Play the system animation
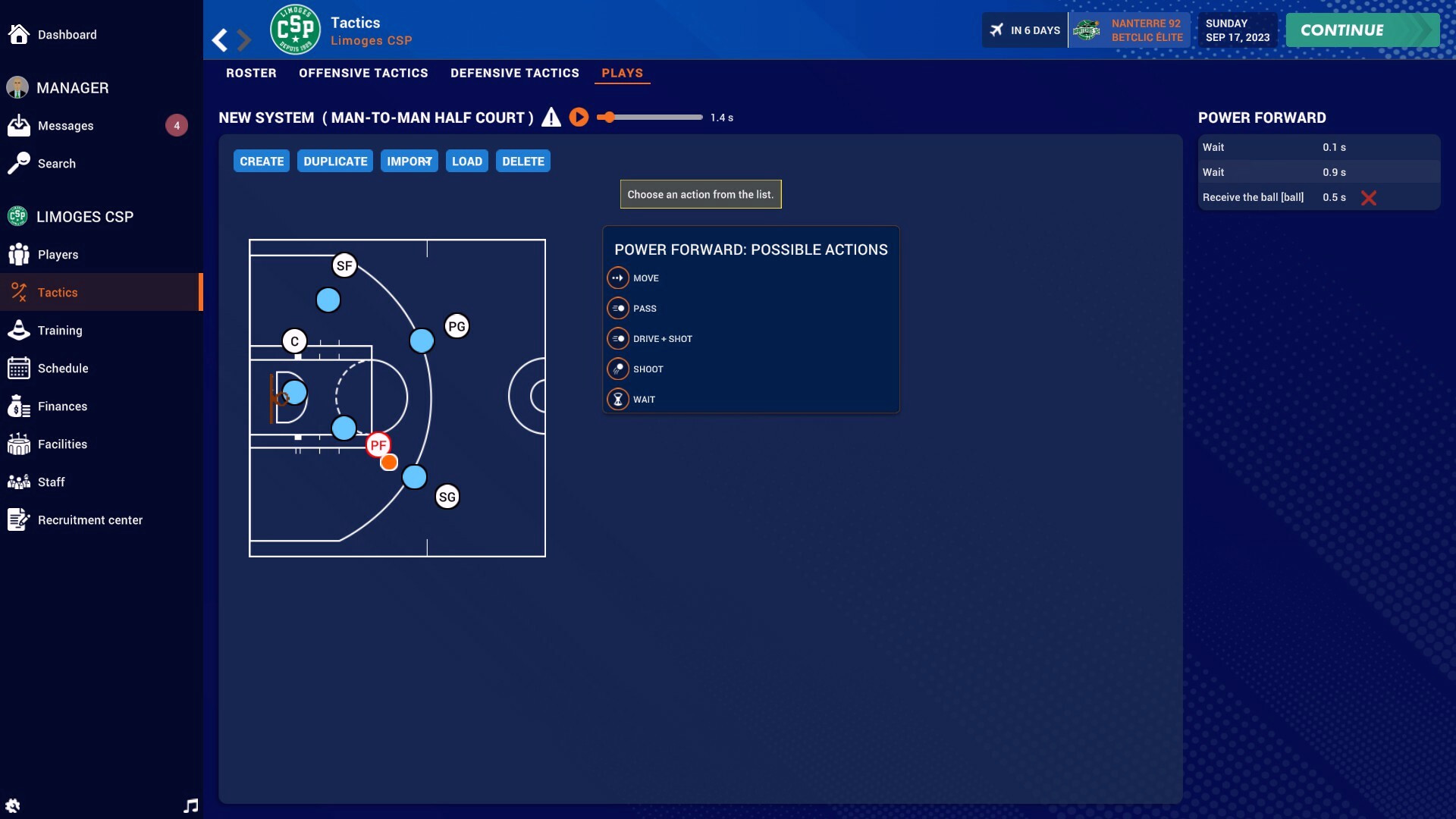The width and height of the screenshot is (1456, 819). pos(579,118)
